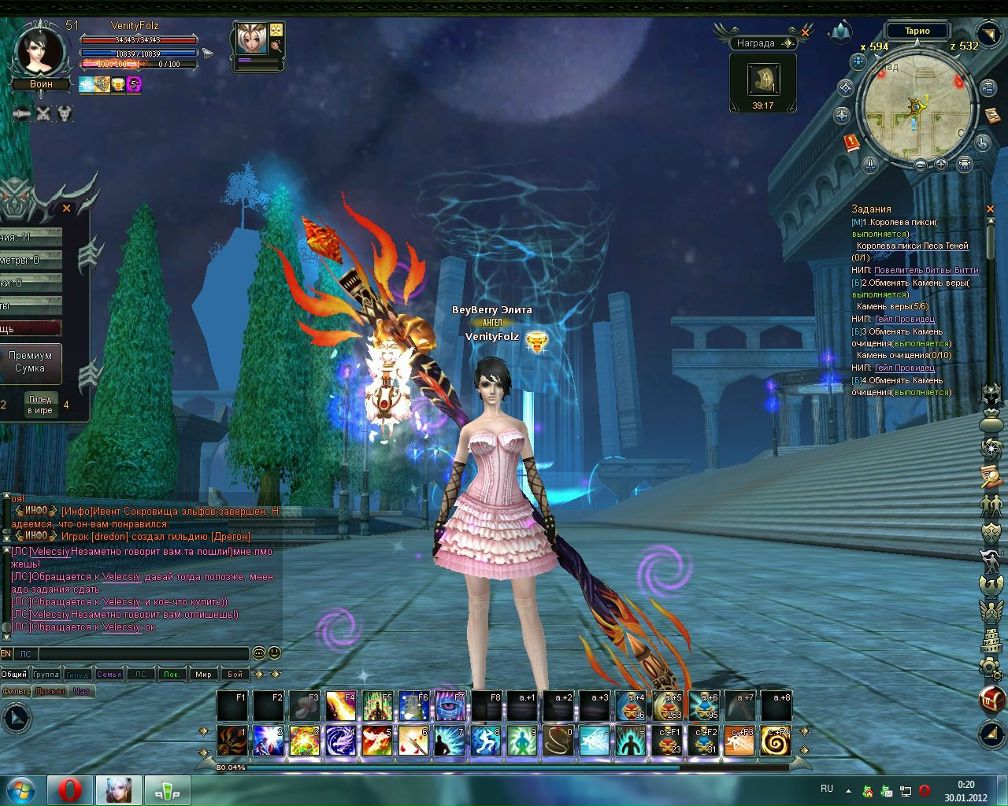Follow the Повелитель битвы Битти NPC link
The image size is (1008, 806).
(926, 270)
